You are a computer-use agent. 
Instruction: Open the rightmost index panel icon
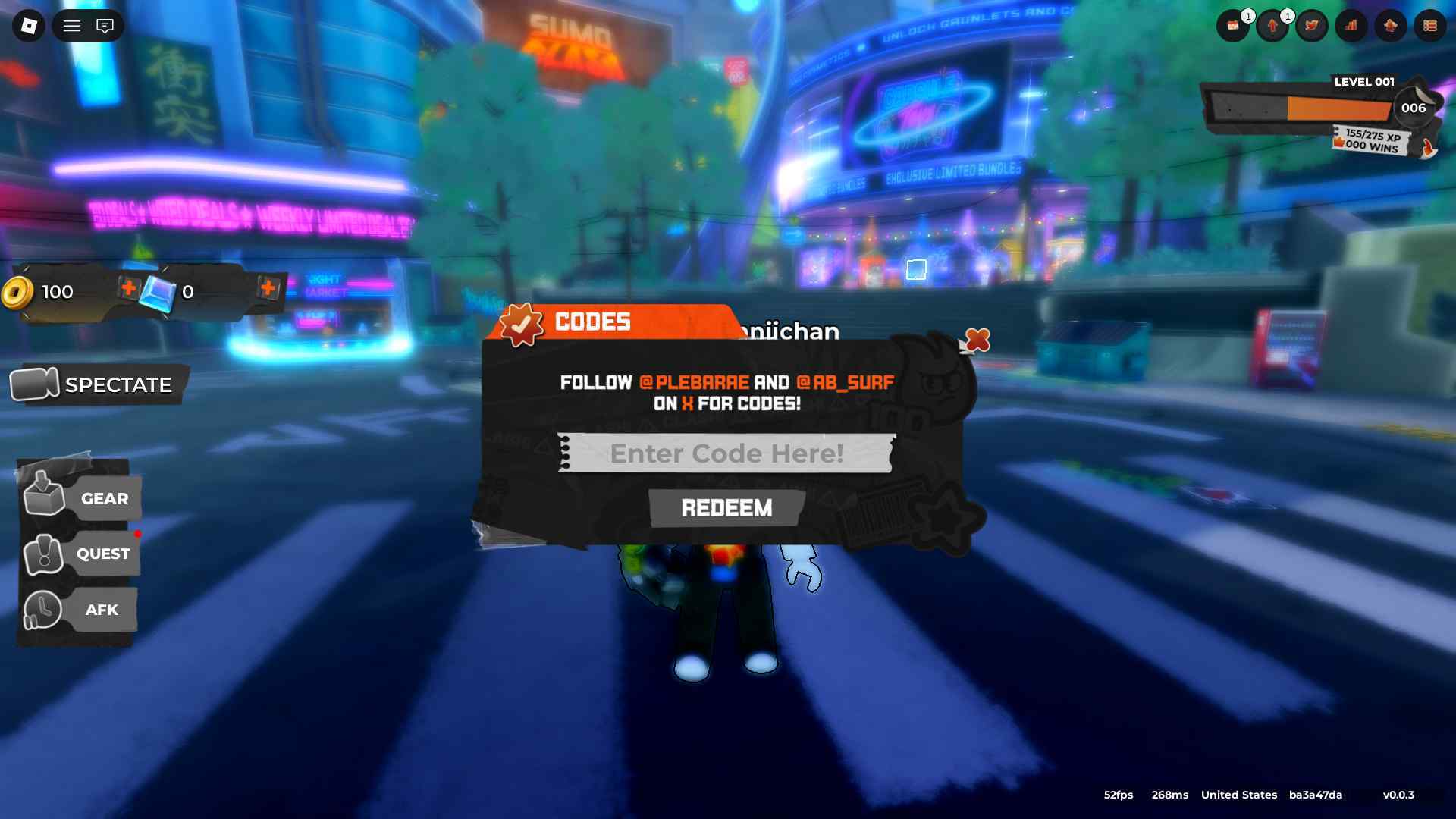[1429, 26]
